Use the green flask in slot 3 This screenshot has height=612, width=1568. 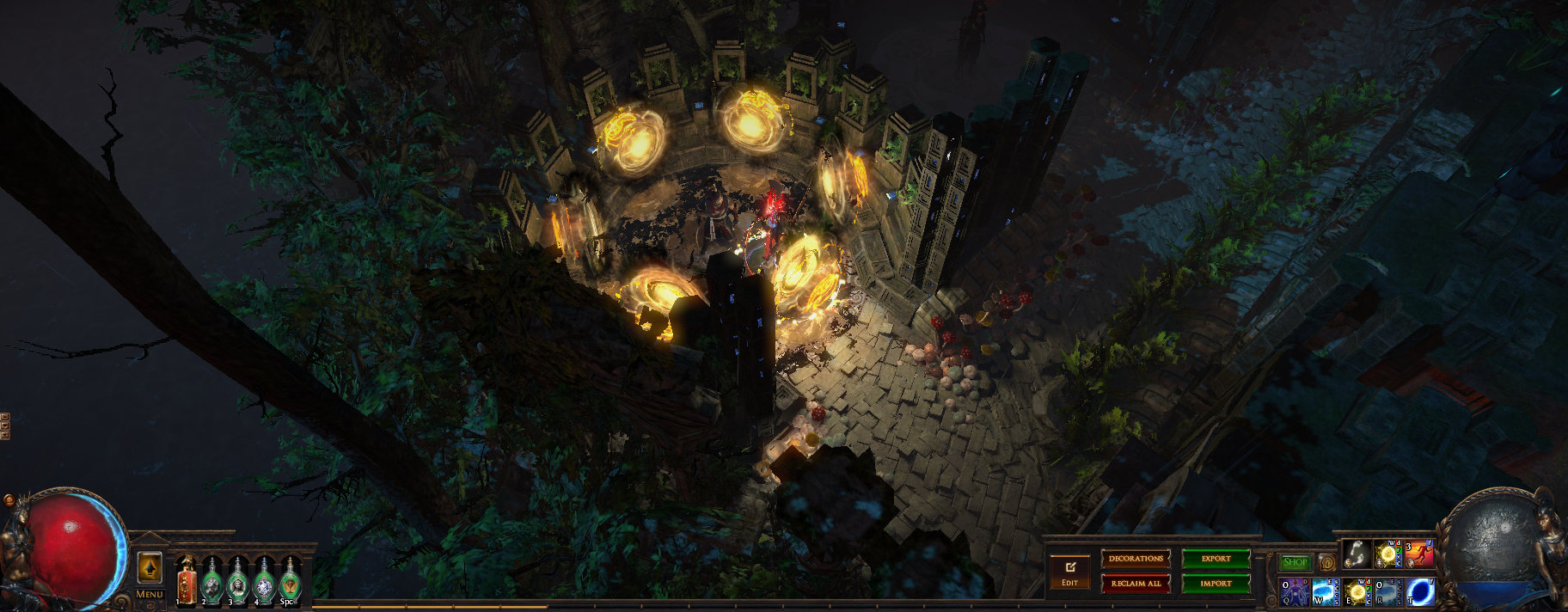coord(238,582)
